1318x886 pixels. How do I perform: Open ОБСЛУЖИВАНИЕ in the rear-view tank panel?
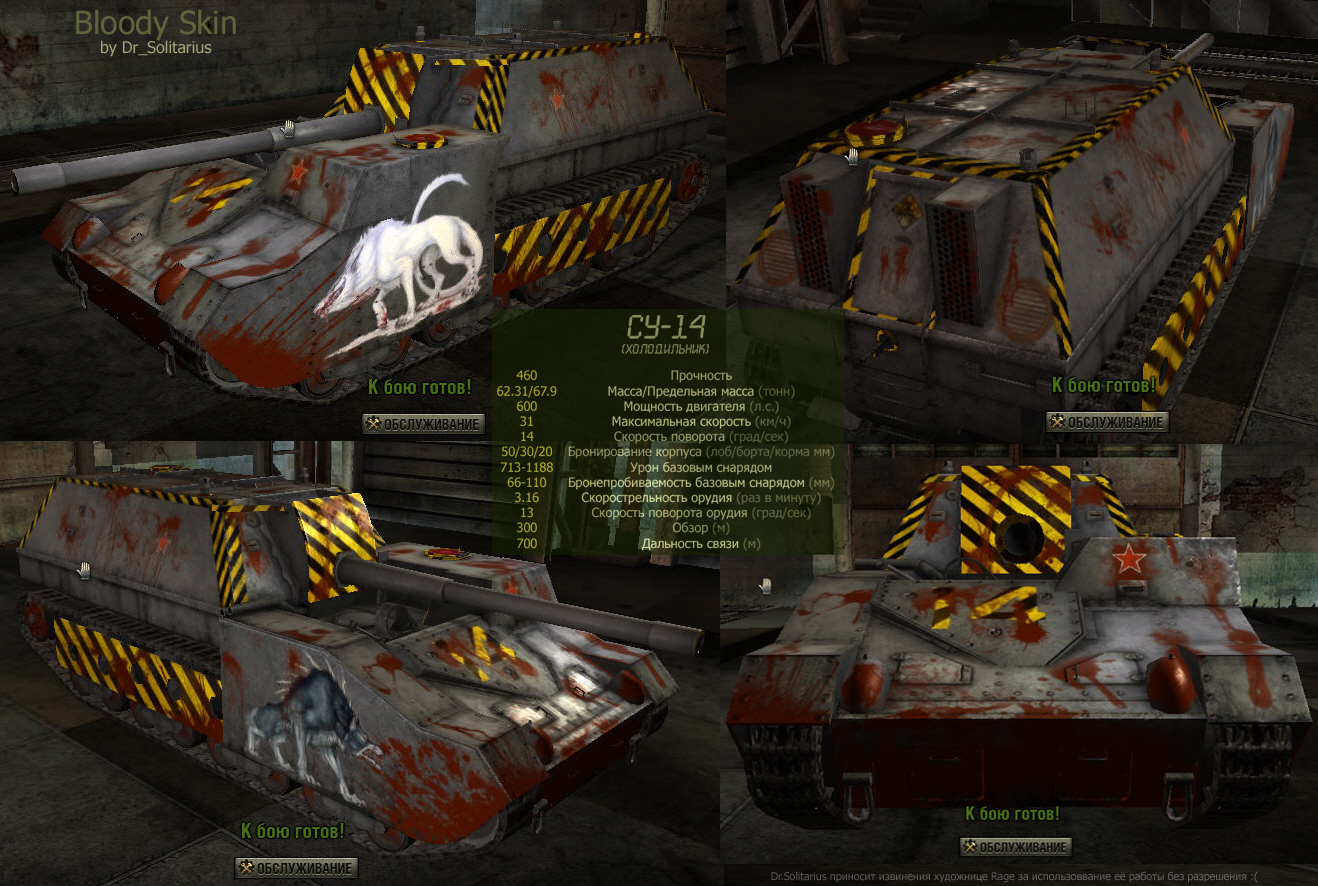pyautogui.click(x=1107, y=422)
